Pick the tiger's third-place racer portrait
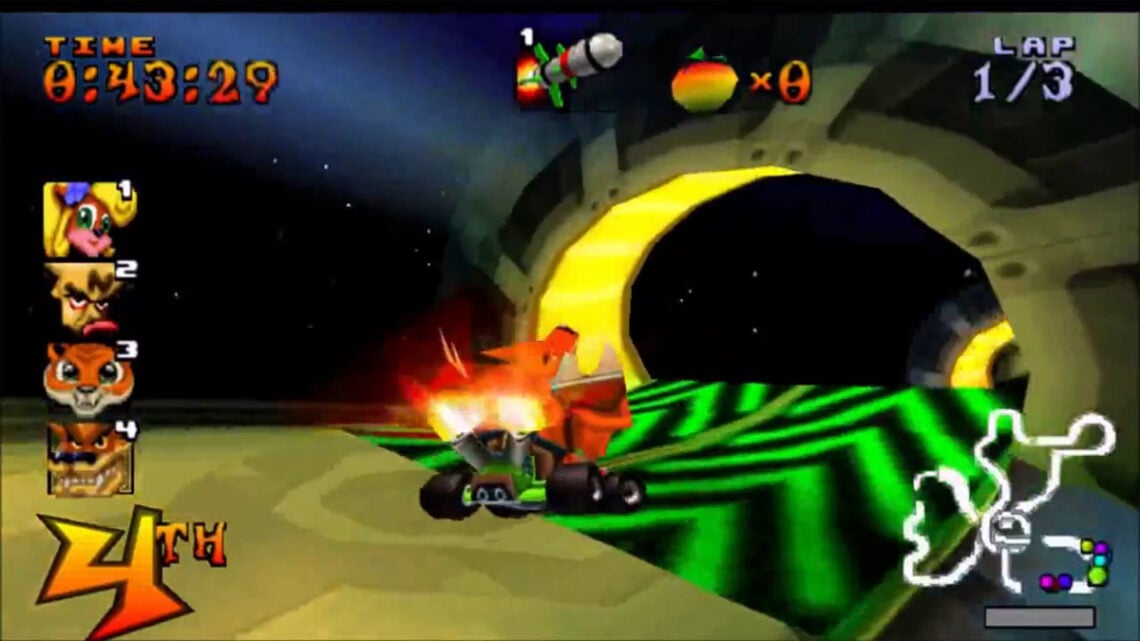 coord(87,379)
